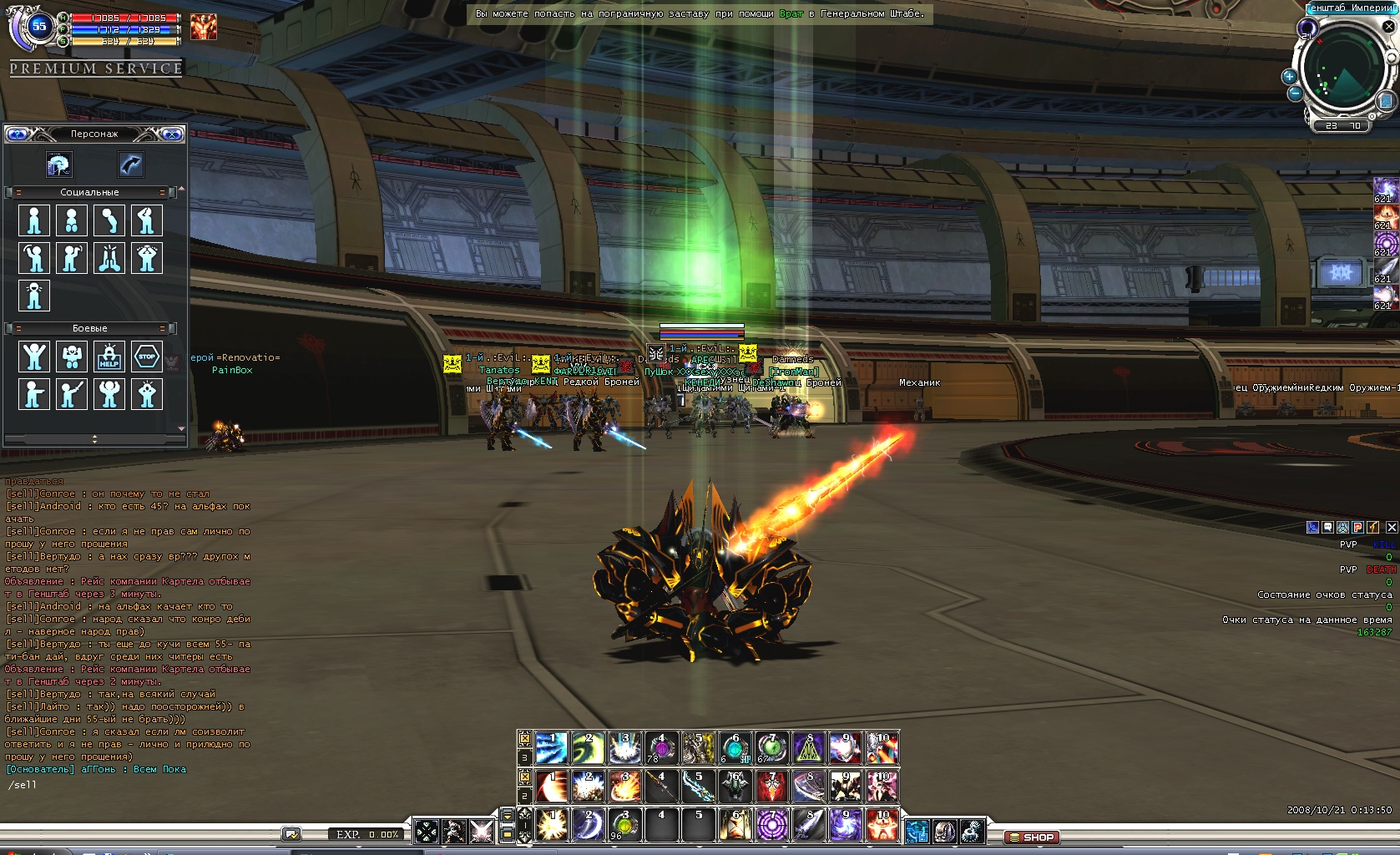Use the green potion with 96 count
Viewport: 1400px width, 855px height.
point(624,824)
